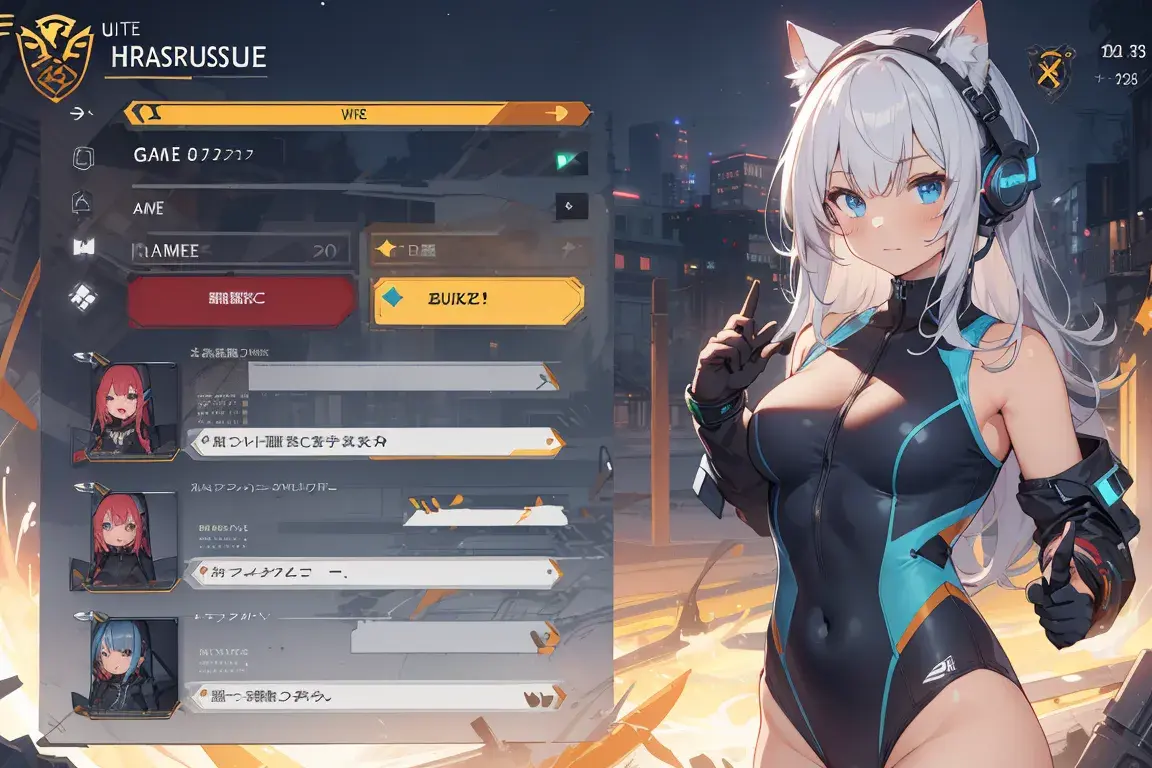Image resolution: width=1152 pixels, height=768 pixels.
Task: Click the dark square button on the ANE row
Action: coord(569,206)
